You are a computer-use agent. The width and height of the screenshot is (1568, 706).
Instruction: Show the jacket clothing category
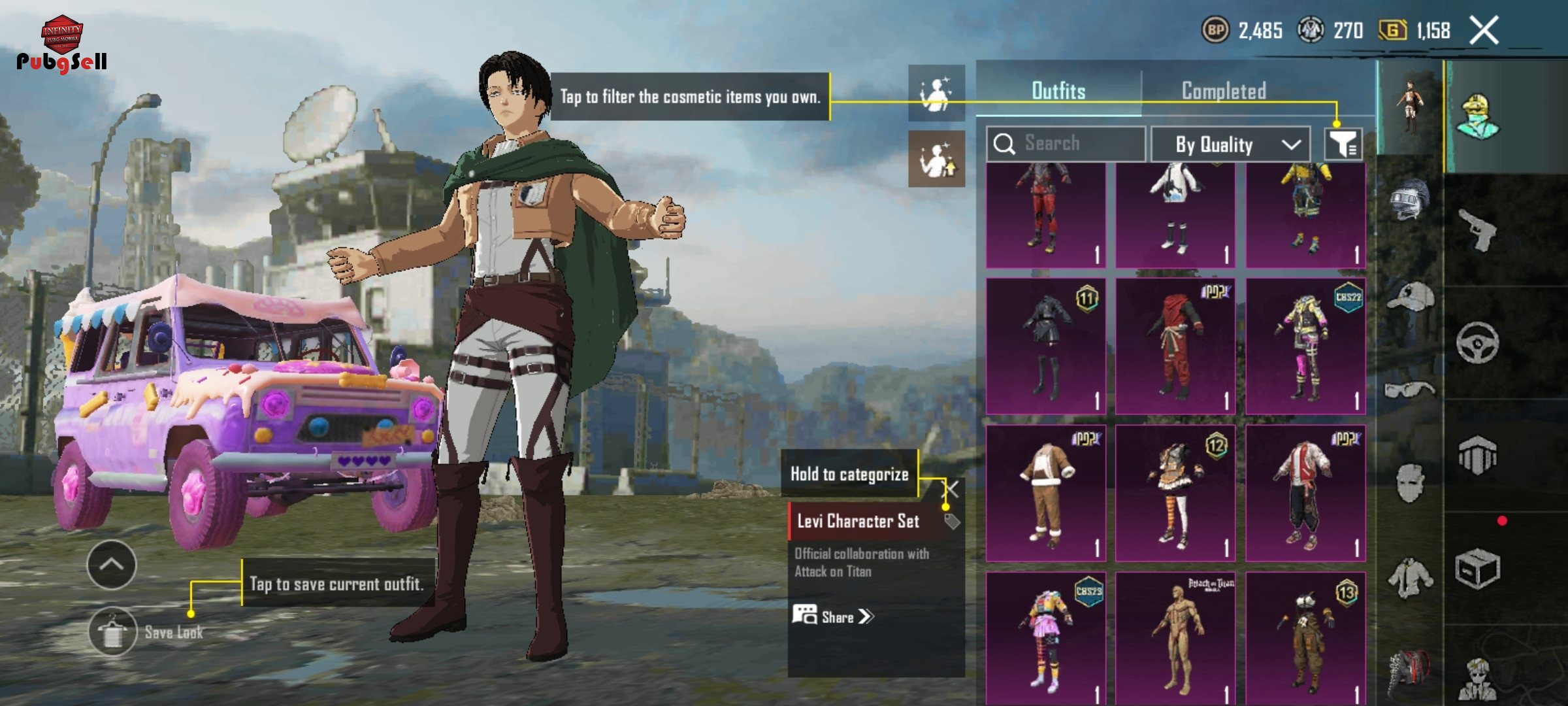pyautogui.click(x=1409, y=578)
